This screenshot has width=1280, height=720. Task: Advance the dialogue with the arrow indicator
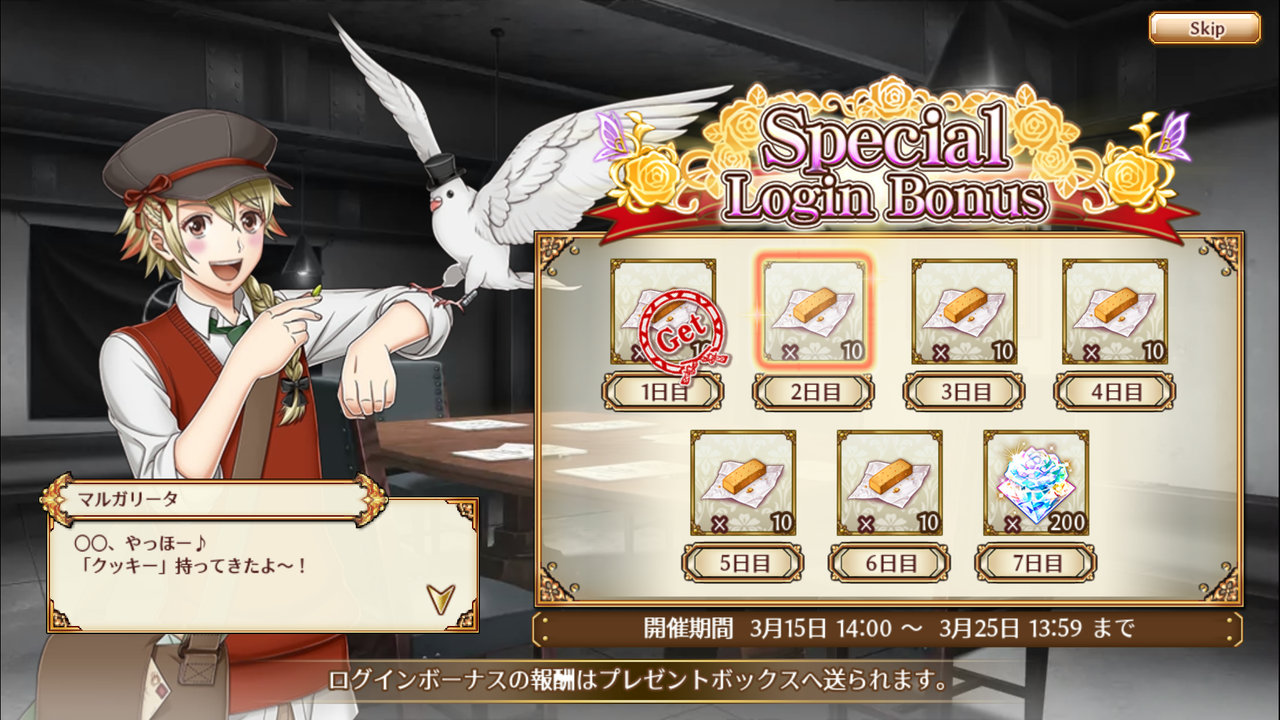click(440, 598)
